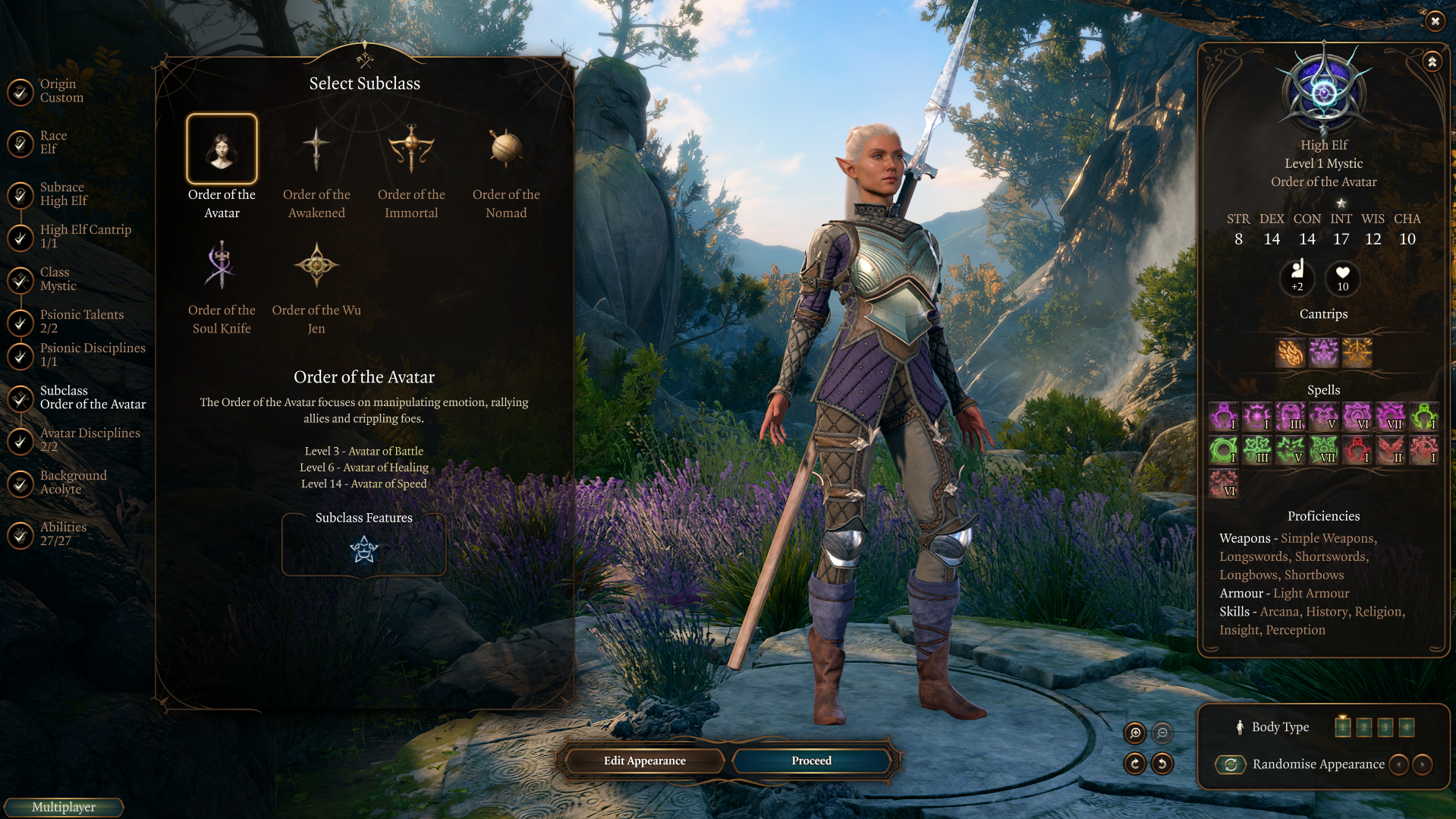Screen dimensions: 1456x819
Task: Open the Race step in sidebar
Action: click(53, 143)
